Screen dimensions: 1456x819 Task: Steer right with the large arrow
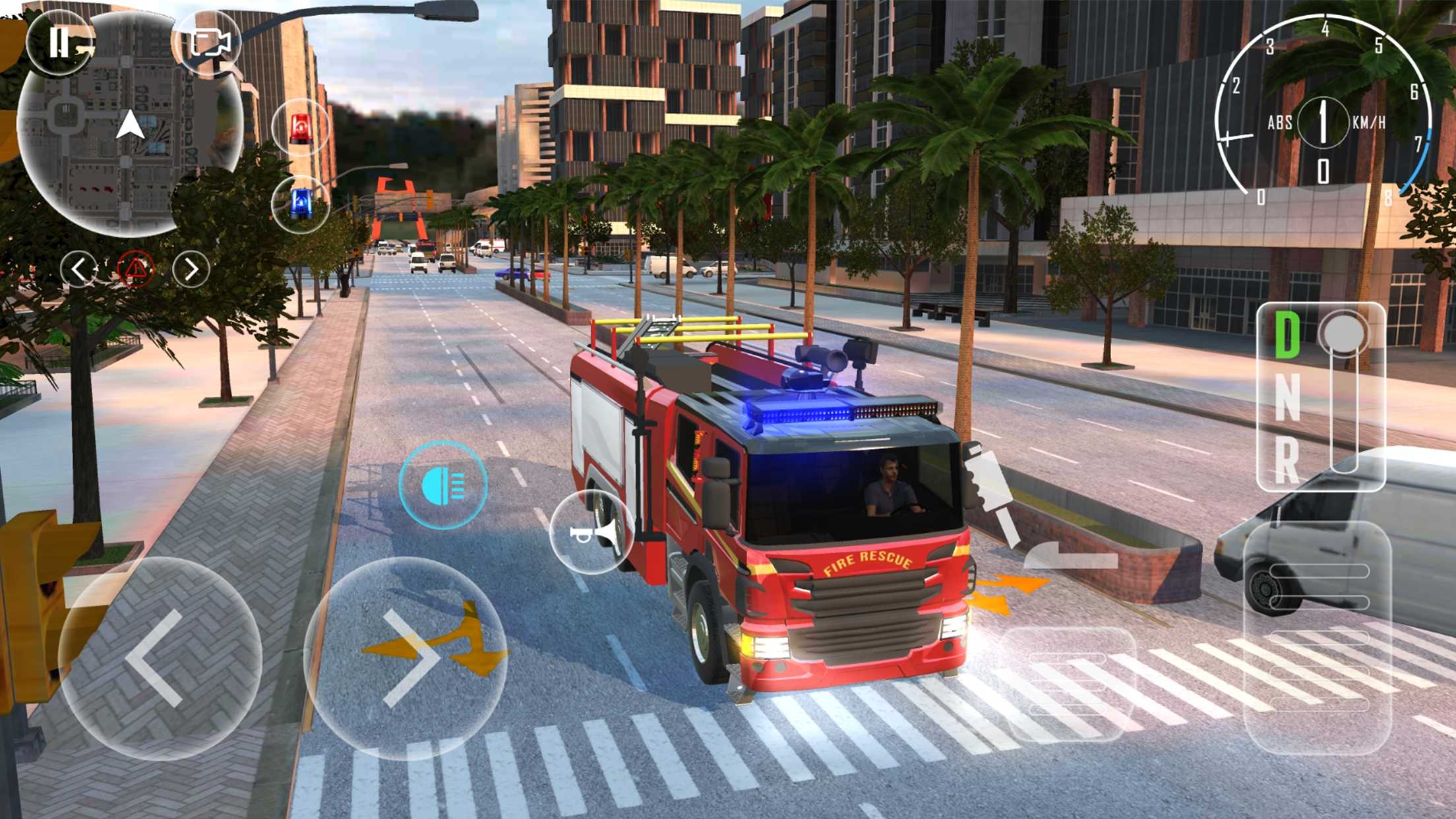(x=405, y=658)
